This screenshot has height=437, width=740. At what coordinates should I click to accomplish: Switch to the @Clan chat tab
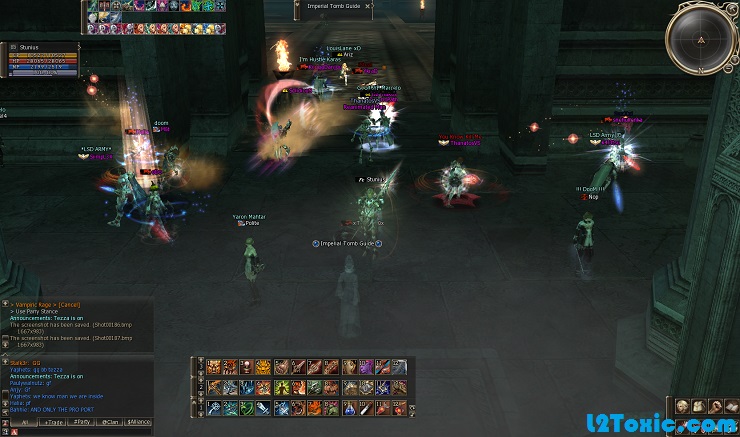110,422
